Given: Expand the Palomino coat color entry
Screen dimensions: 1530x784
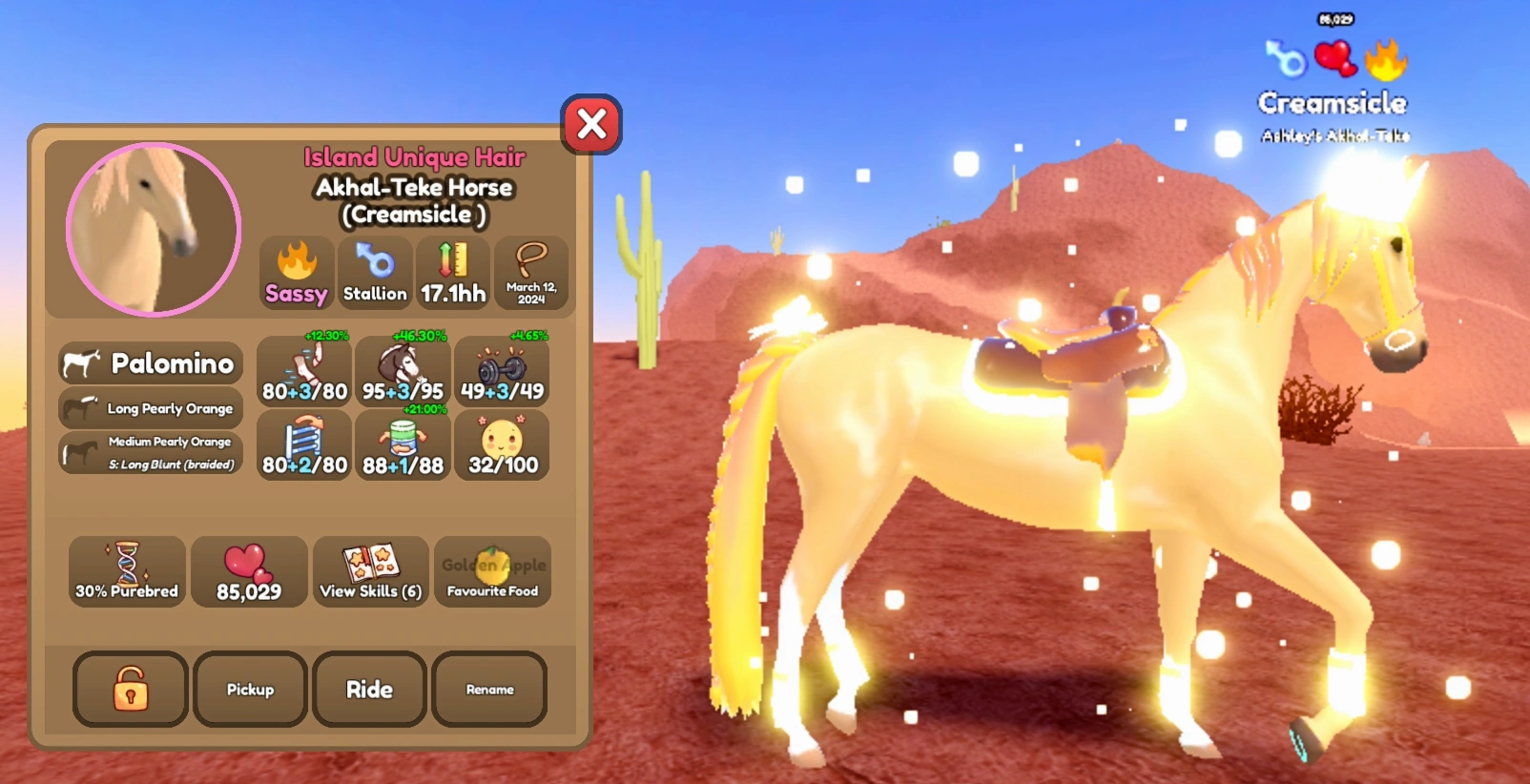Looking at the screenshot, I should (x=150, y=363).
